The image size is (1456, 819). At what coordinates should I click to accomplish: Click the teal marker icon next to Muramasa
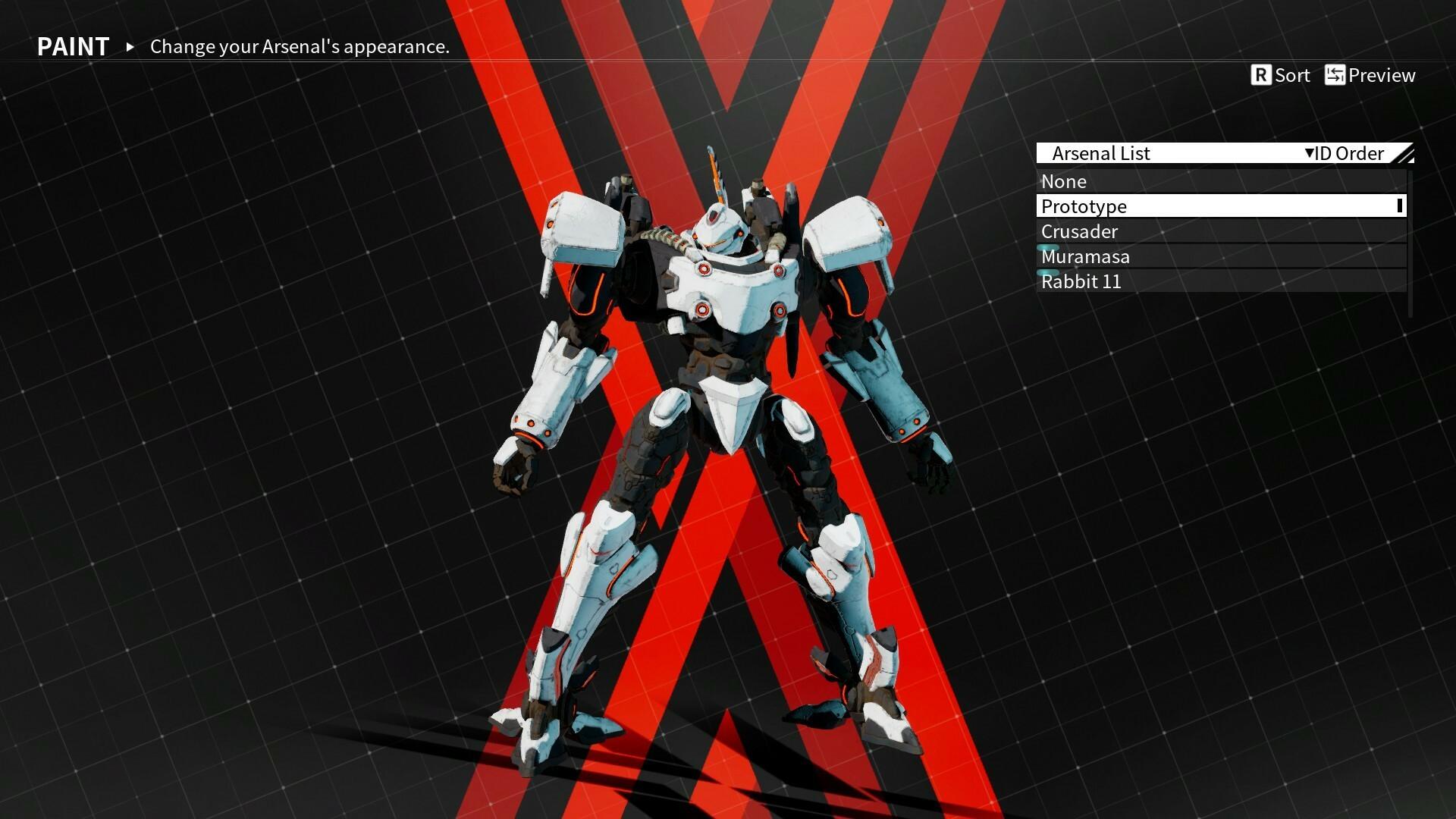[x=1047, y=247]
